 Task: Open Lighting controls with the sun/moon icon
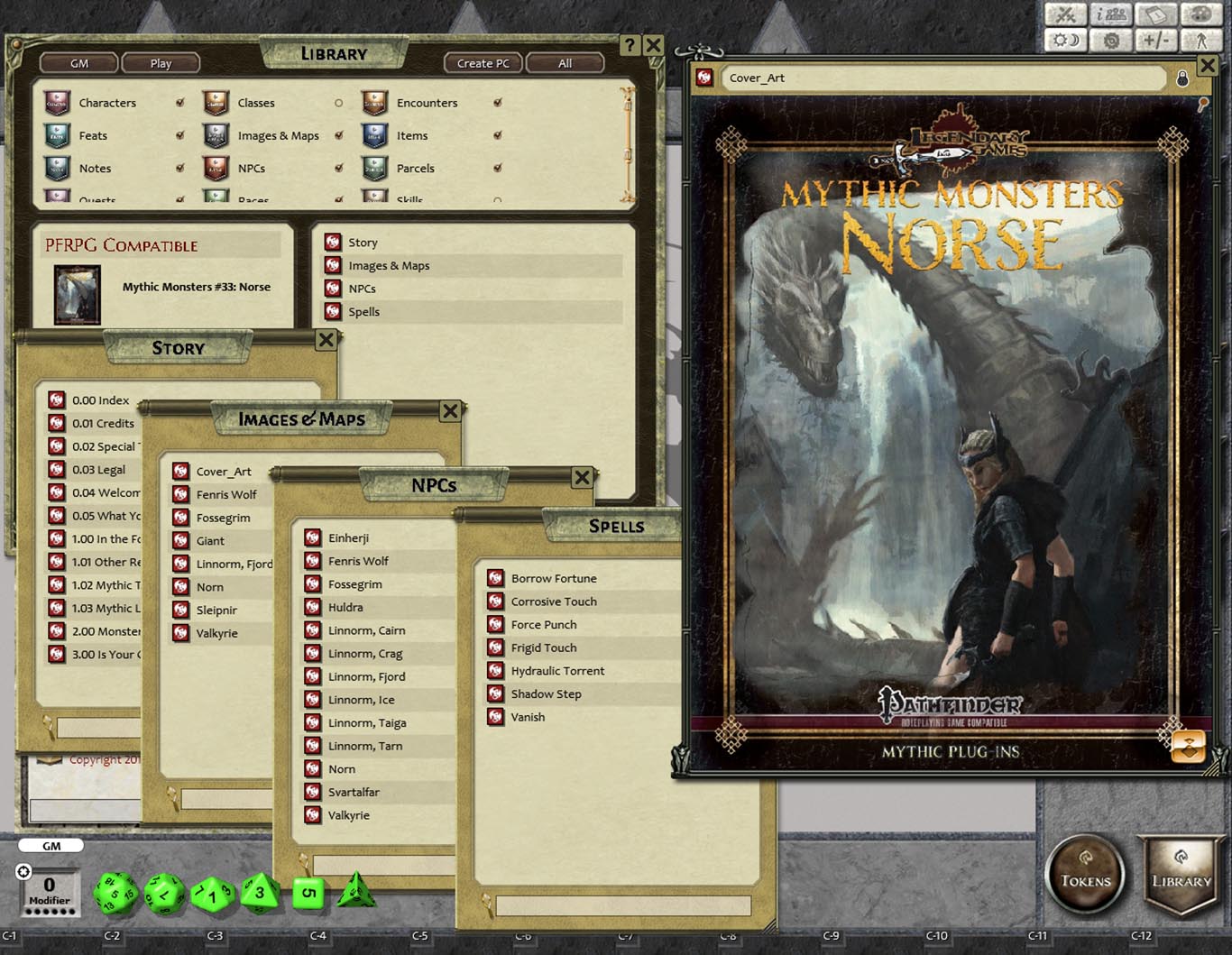pyautogui.click(x=1065, y=39)
